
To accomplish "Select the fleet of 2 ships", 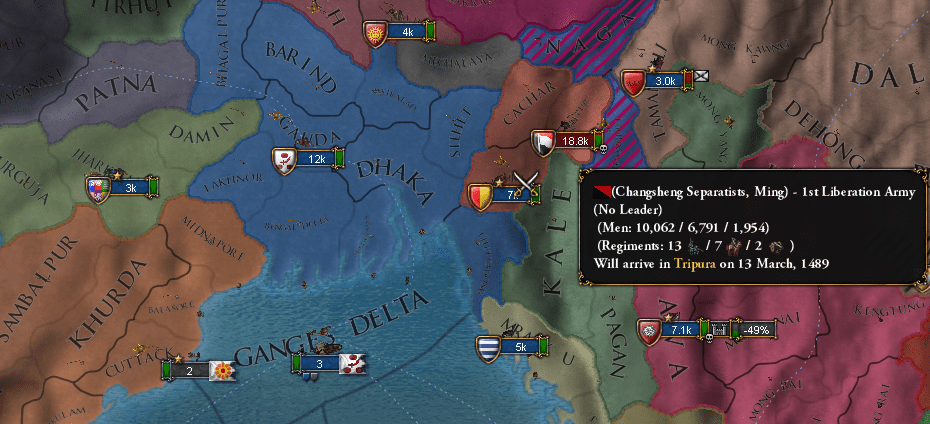I will click(190, 371).
